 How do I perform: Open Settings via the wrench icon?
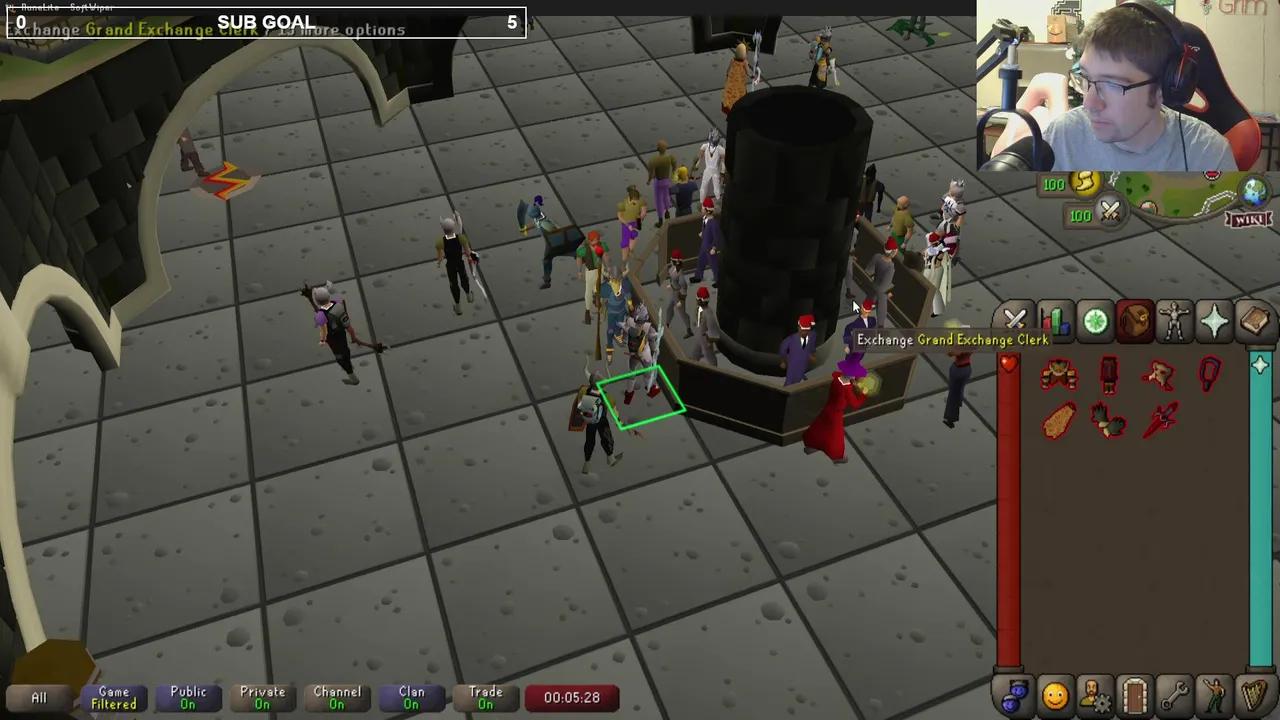[1175, 695]
